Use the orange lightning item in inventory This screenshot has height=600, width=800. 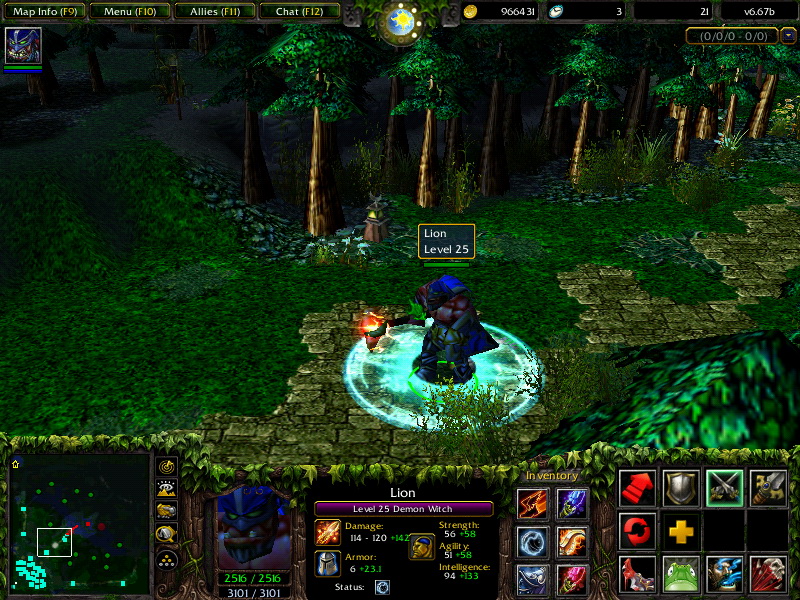pyautogui.click(x=532, y=504)
